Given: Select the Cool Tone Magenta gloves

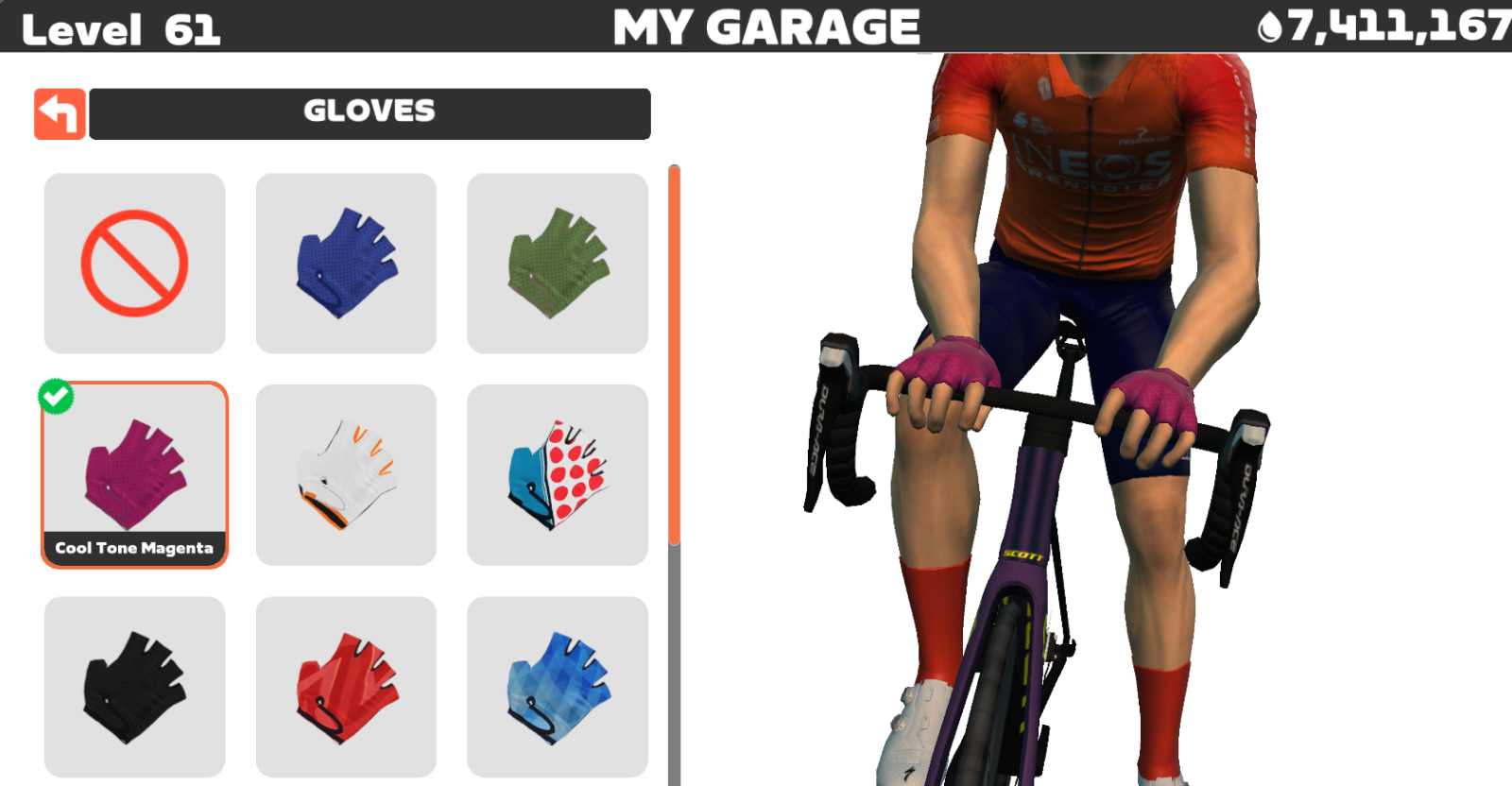Looking at the screenshot, I should tap(134, 474).
